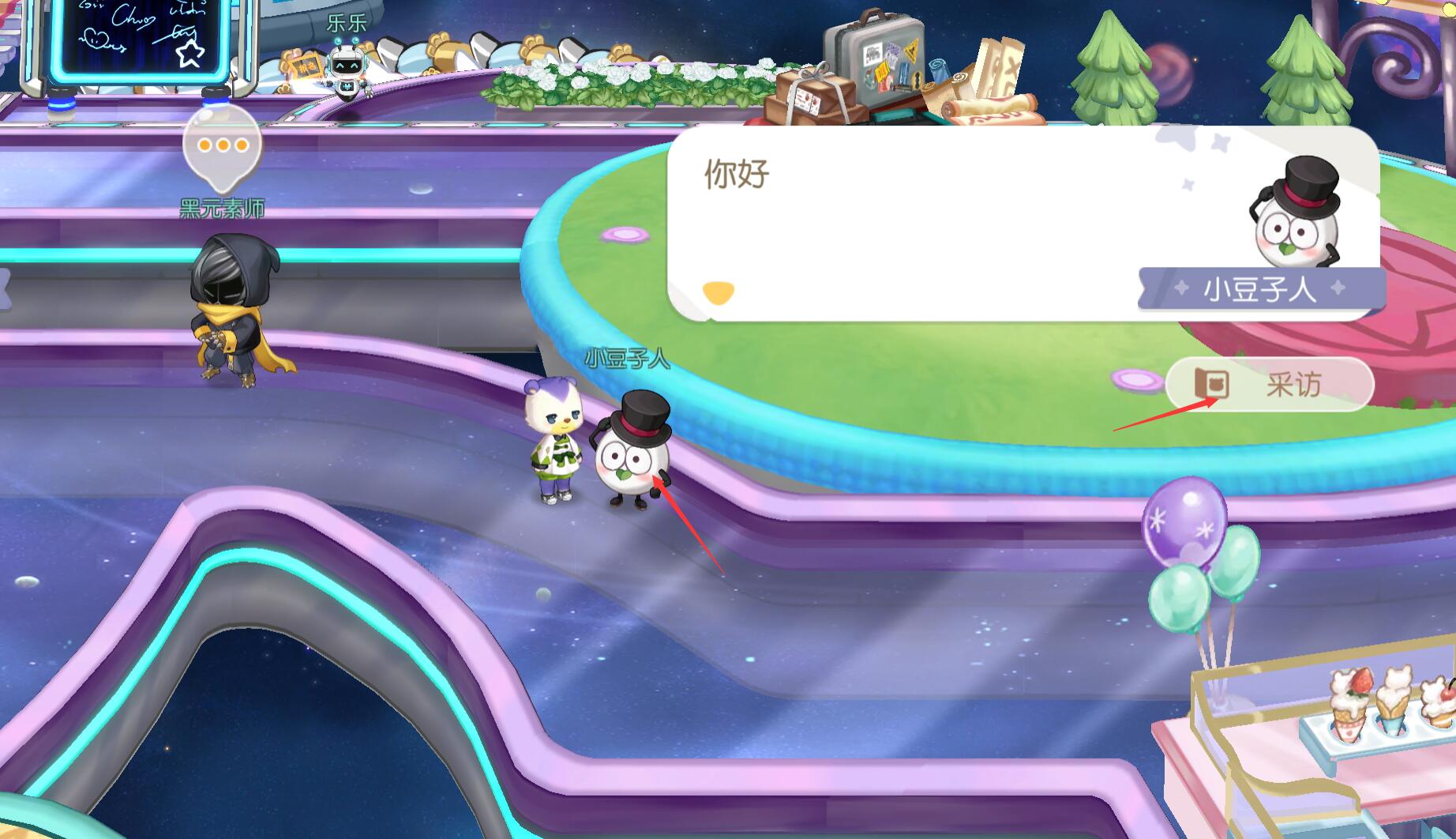
Task: Choose the 采访 interview option
Action: 1269,385
